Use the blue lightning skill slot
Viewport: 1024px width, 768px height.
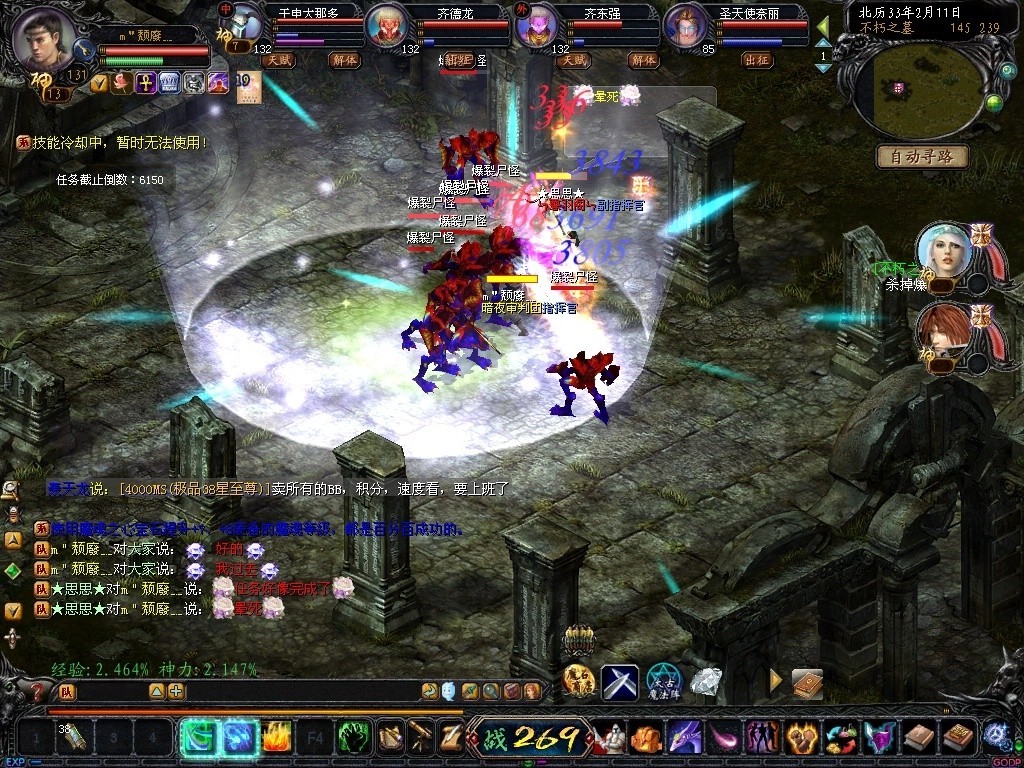click(238, 738)
